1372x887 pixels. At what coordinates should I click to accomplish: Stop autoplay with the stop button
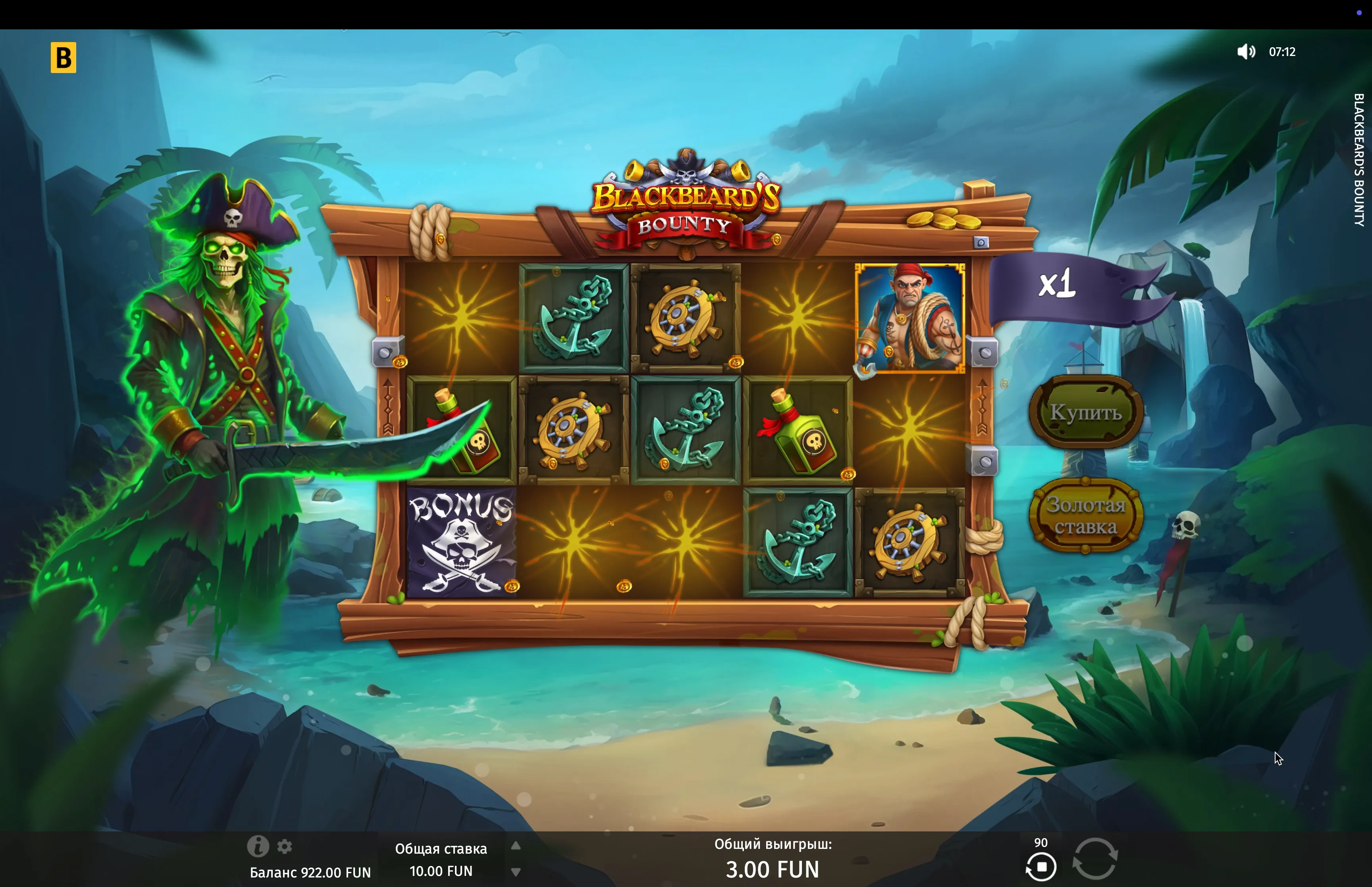[1041, 867]
